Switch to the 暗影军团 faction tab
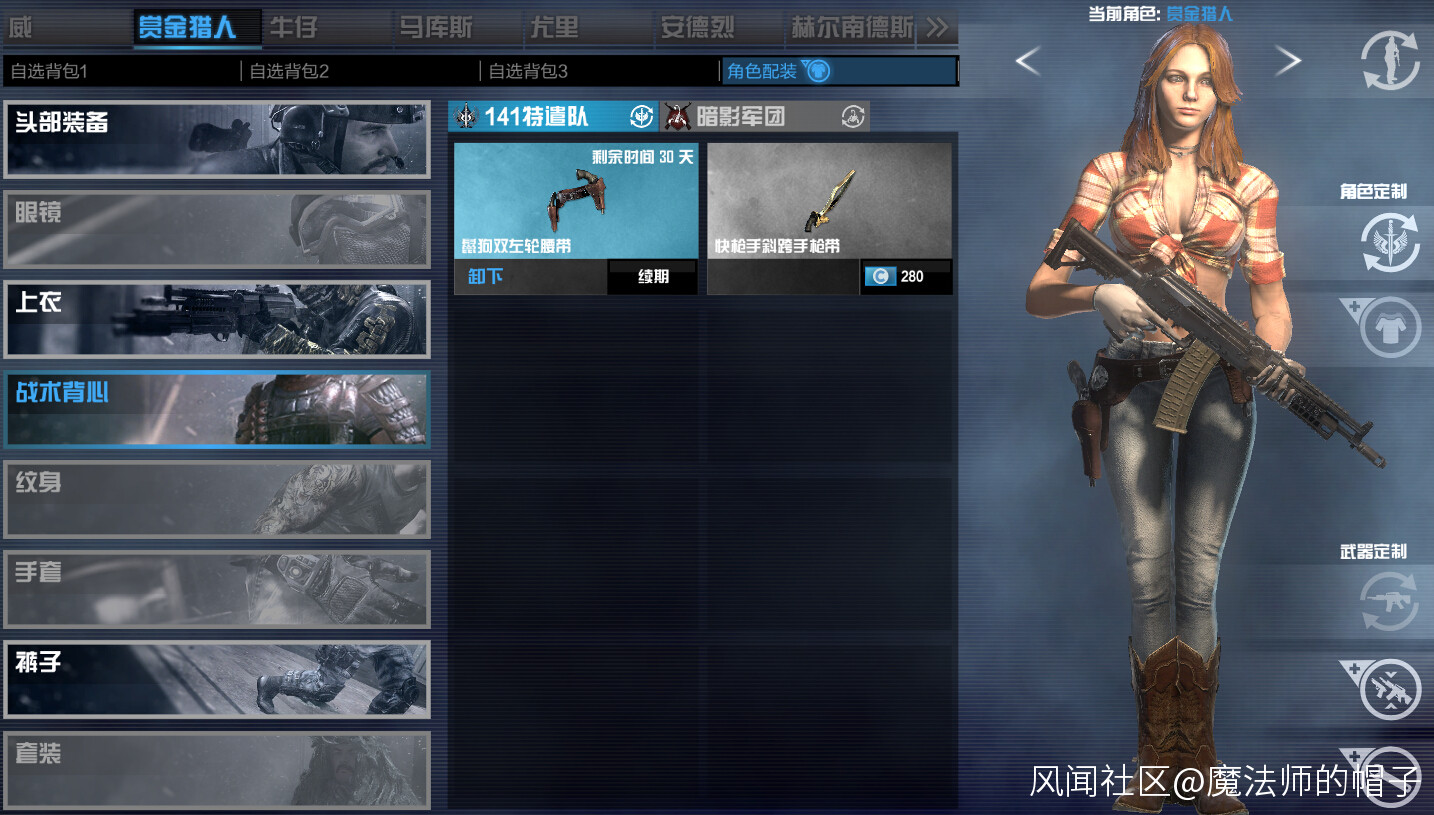Viewport: 1434px width, 815px height. pos(765,117)
